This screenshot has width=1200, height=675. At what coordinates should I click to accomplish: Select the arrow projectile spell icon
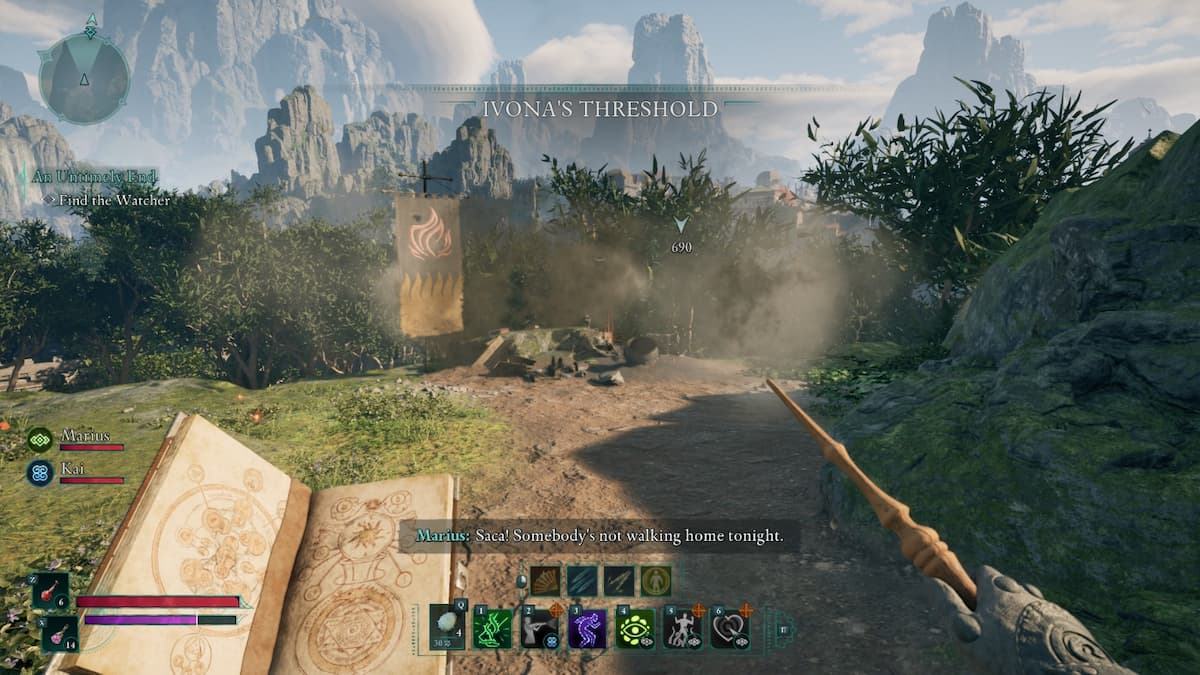click(618, 581)
